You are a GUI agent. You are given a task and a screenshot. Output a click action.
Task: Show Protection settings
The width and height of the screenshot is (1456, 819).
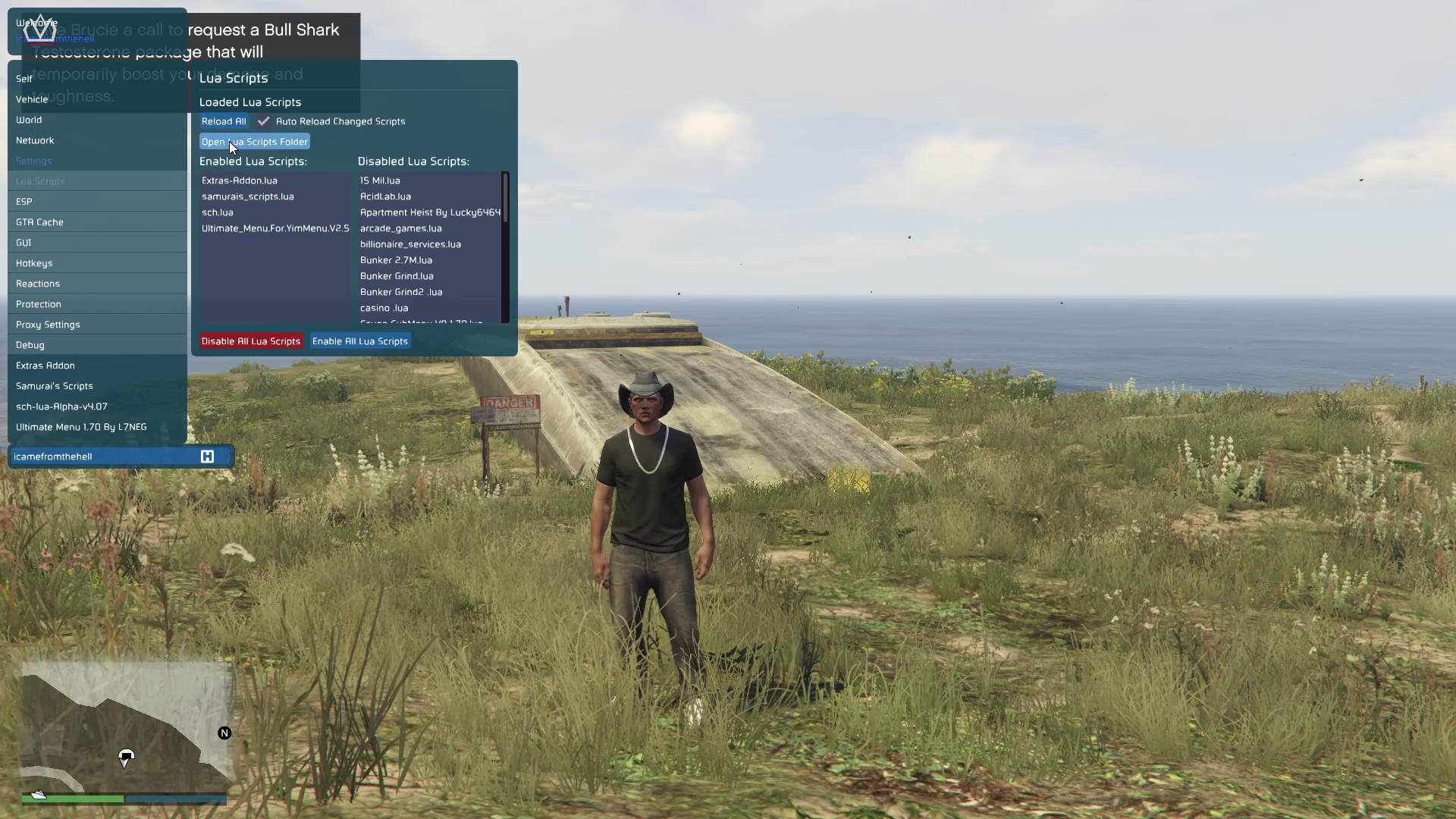[39, 304]
